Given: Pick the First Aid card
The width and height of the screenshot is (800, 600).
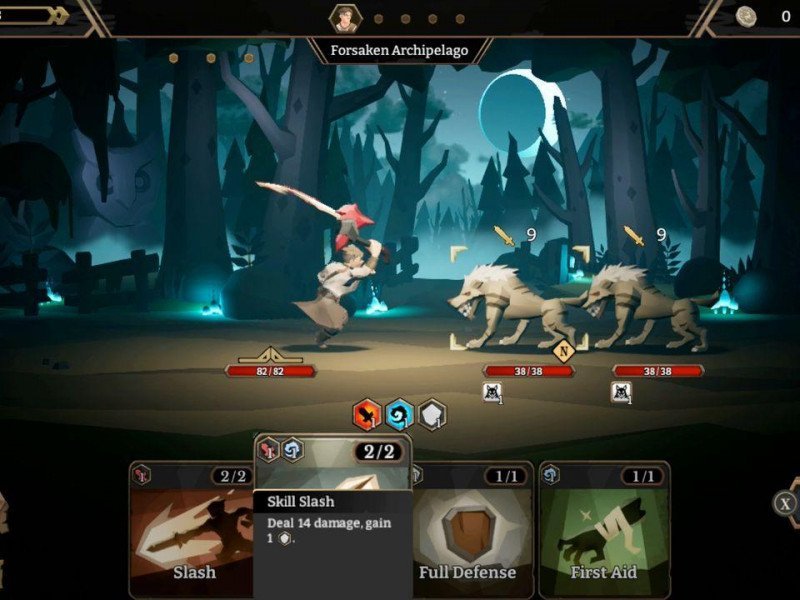Looking at the screenshot, I should pos(604,530).
